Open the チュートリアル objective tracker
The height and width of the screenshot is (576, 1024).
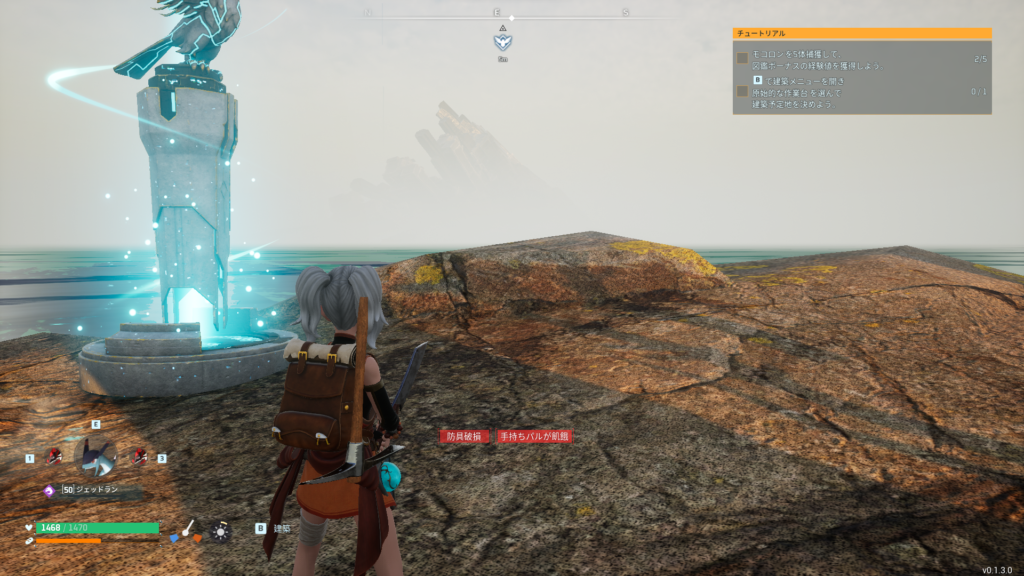click(861, 34)
